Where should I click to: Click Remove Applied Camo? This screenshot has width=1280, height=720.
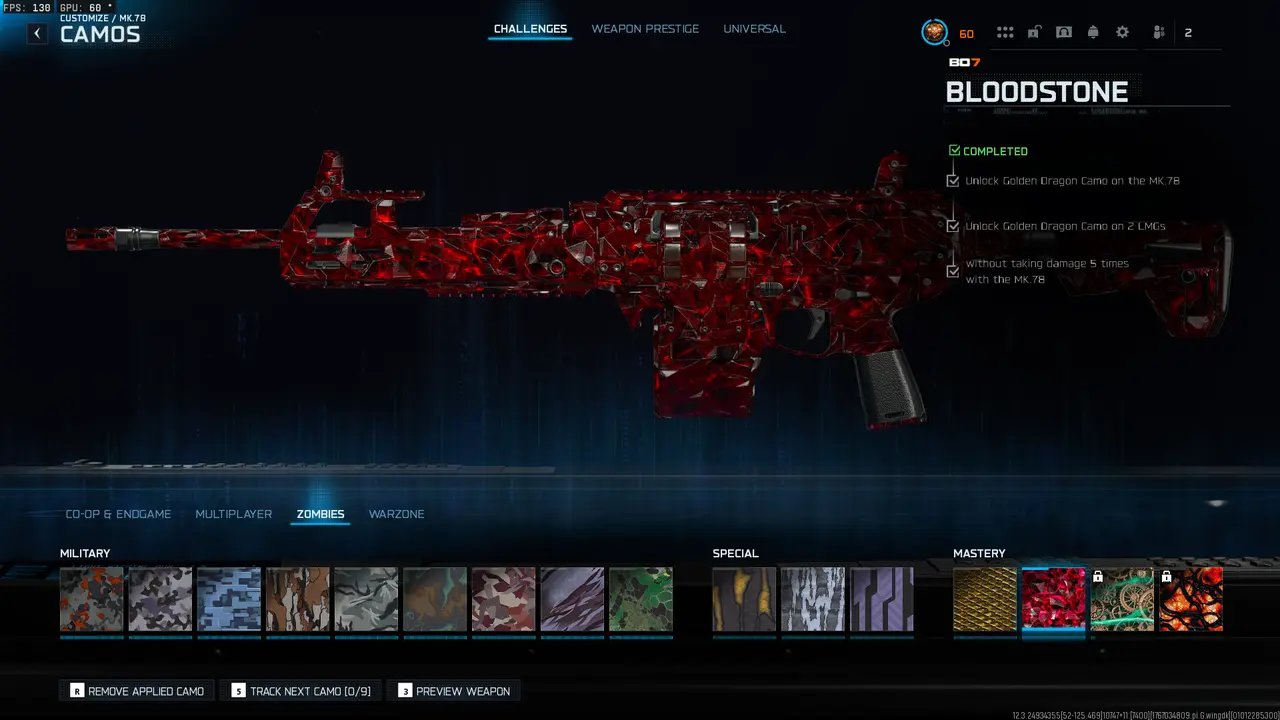136,690
